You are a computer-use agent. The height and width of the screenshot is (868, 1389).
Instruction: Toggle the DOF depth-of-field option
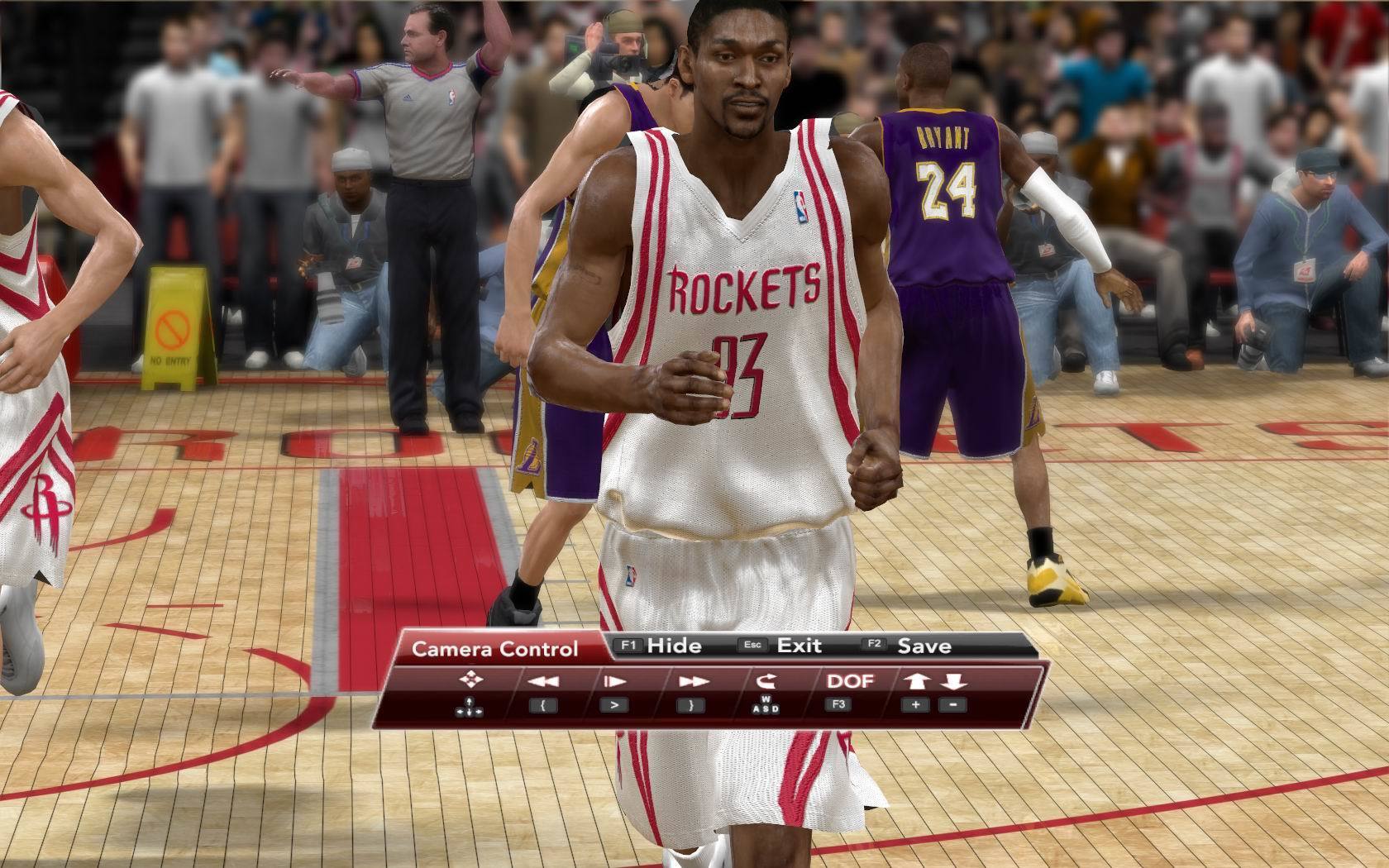point(850,681)
